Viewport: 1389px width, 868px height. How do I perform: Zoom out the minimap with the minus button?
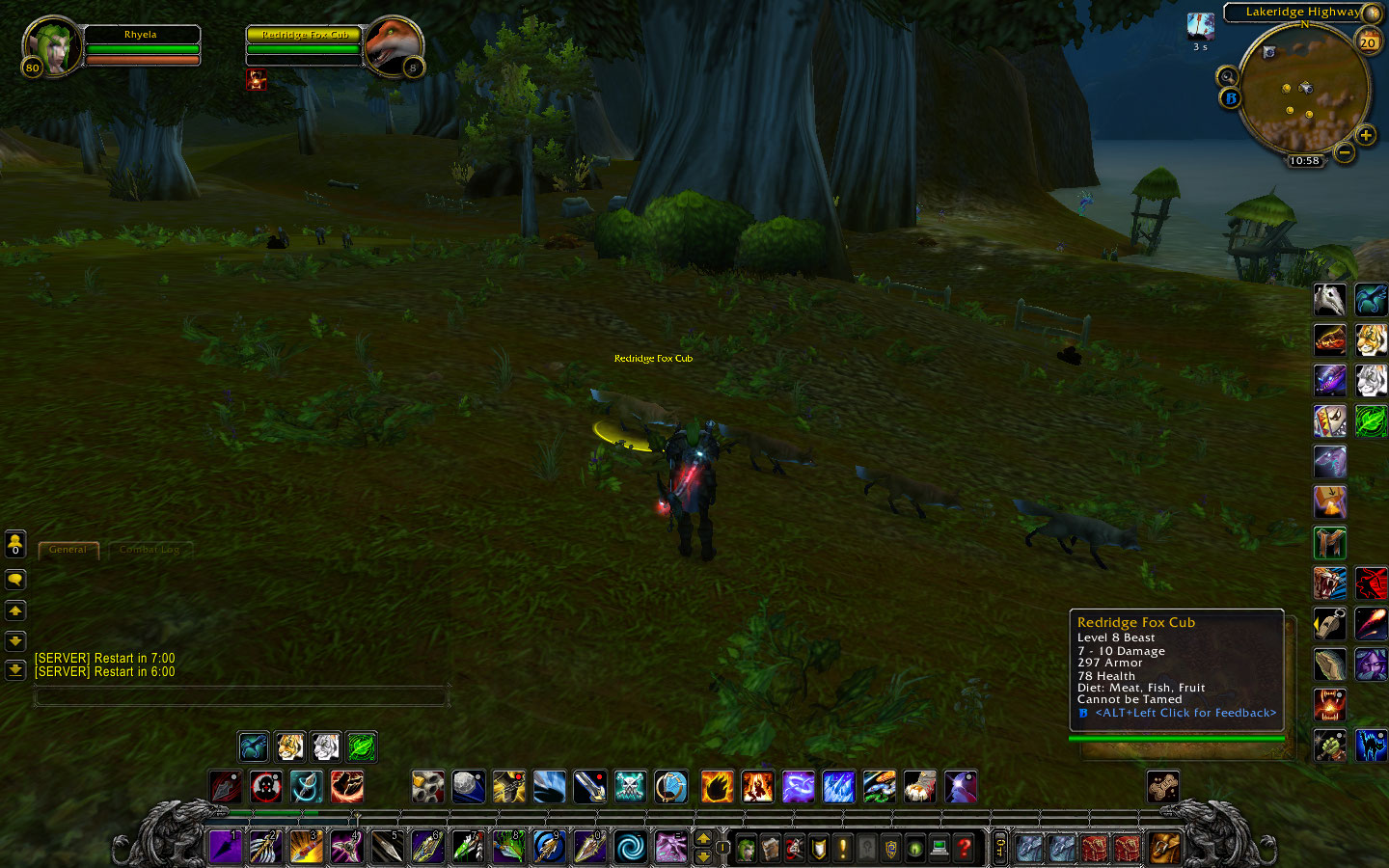pos(1345,152)
